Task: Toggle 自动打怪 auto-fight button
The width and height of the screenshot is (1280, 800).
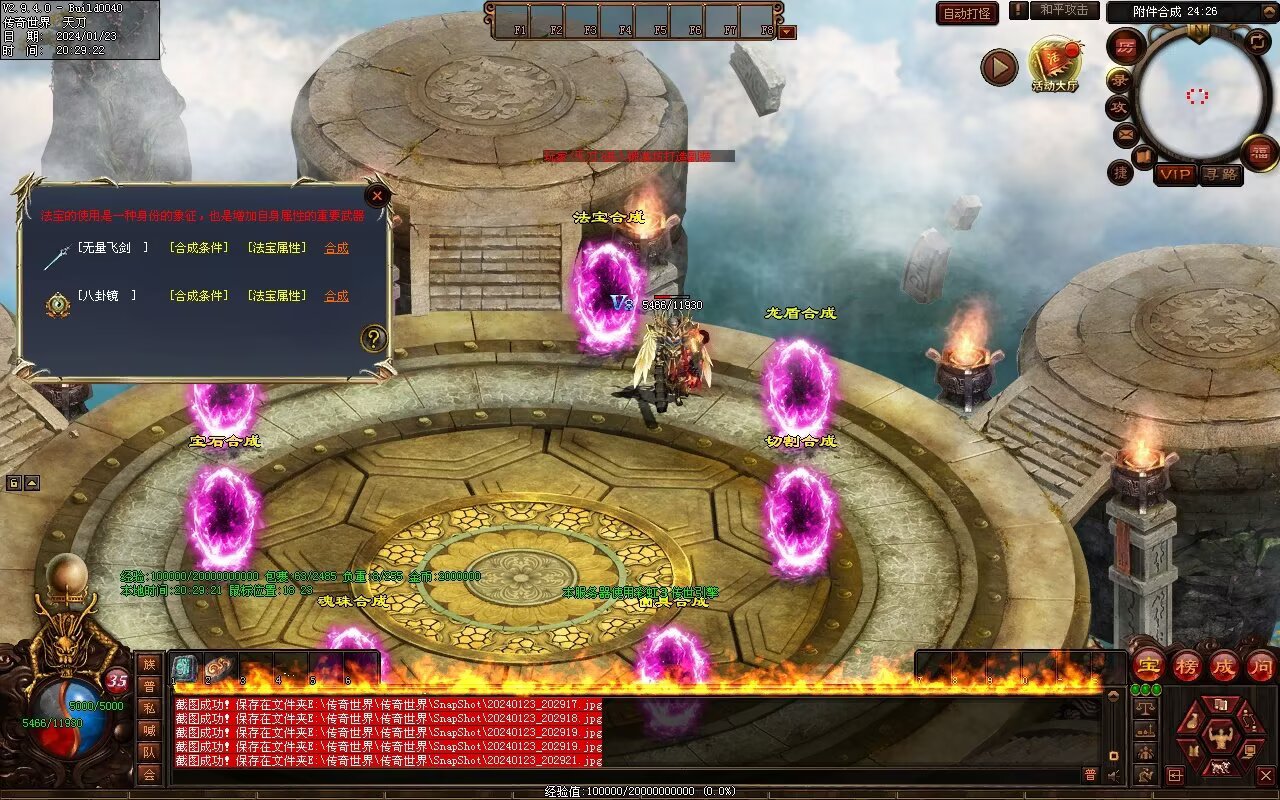Action: 967,13
